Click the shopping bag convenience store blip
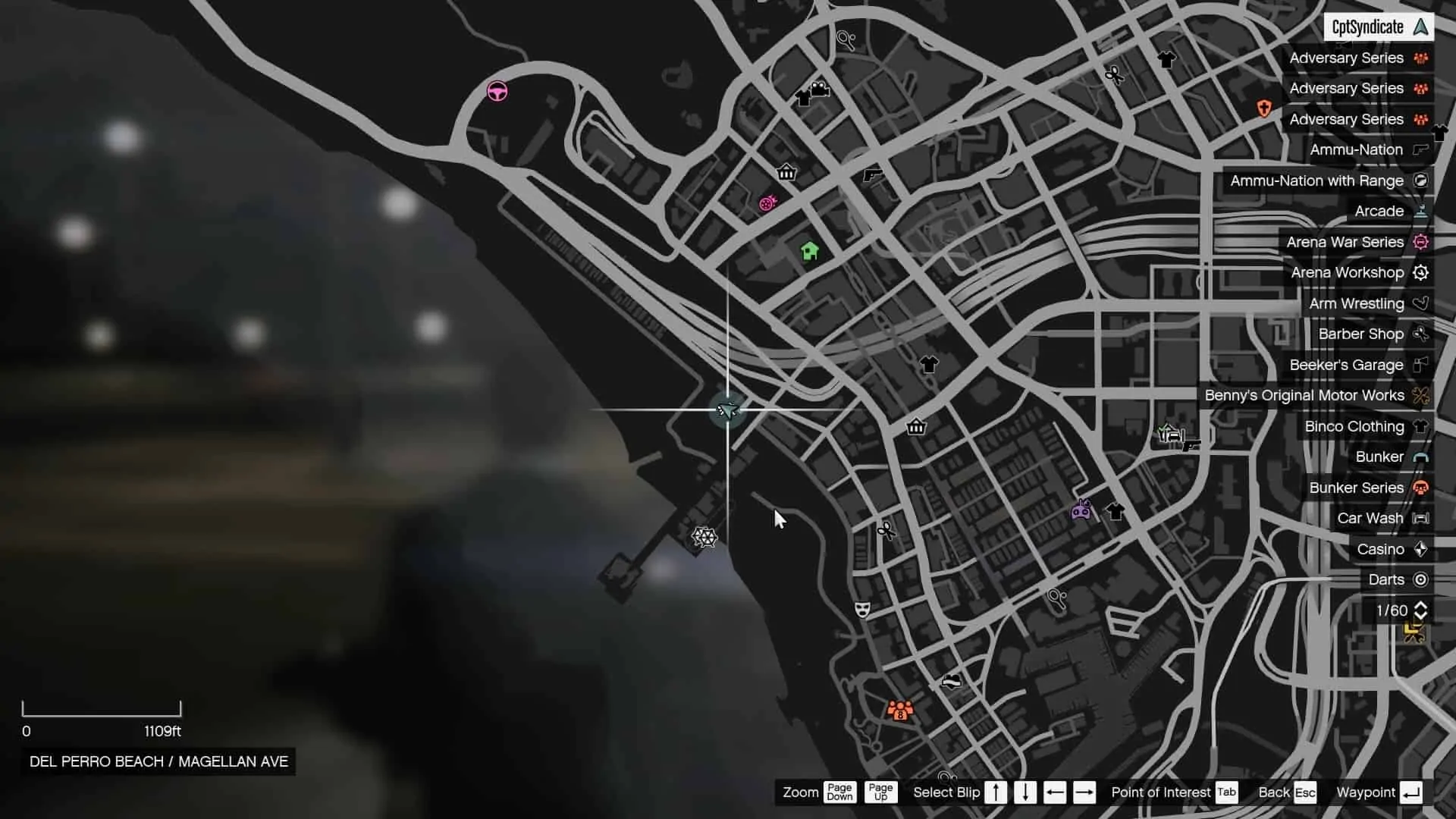1456x819 pixels. (x=915, y=427)
